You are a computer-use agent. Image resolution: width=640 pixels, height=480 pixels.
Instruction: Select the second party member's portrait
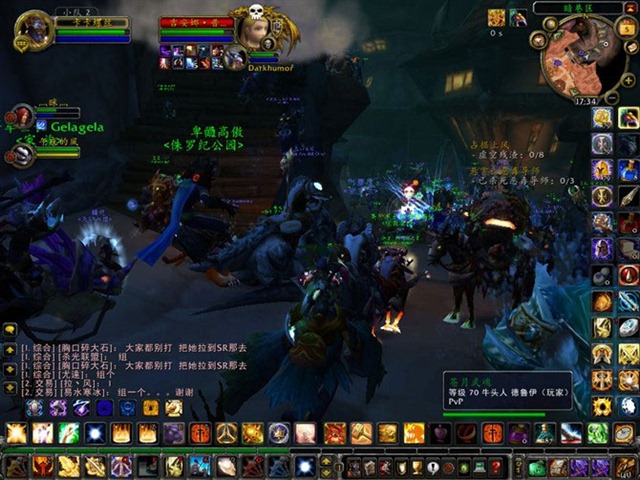[x=20, y=153]
